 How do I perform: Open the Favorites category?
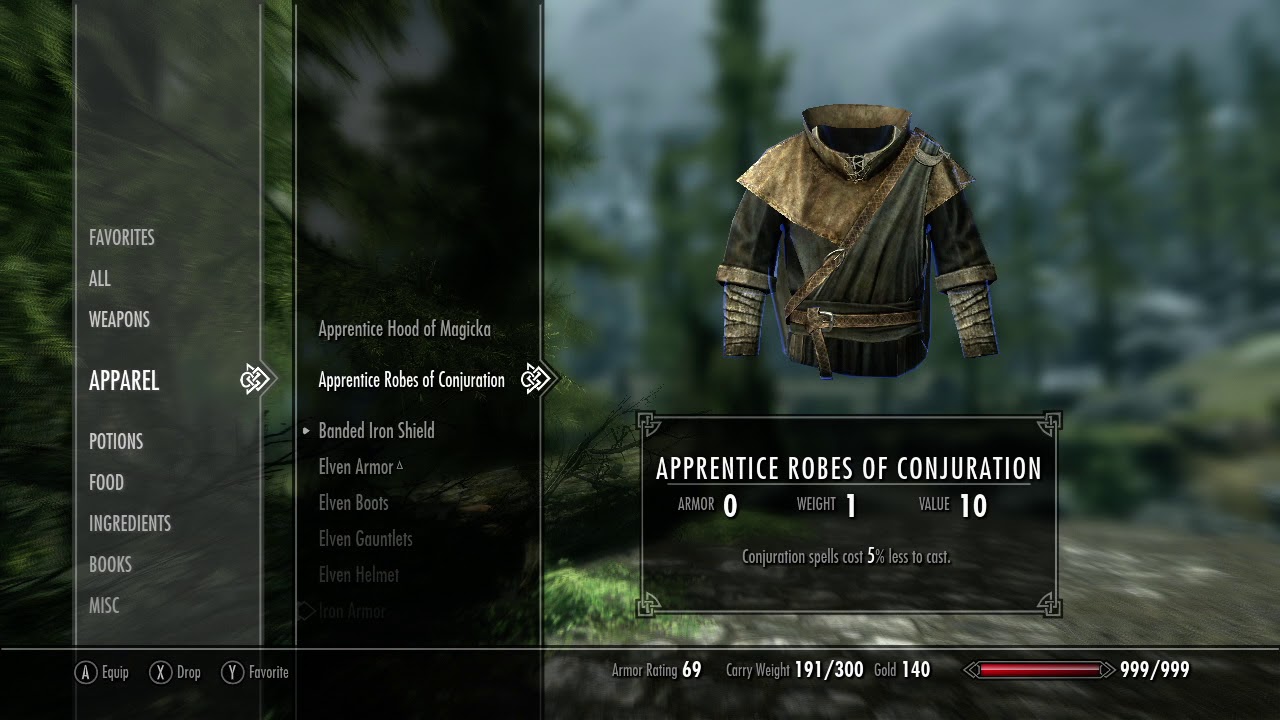(x=121, y=238)
